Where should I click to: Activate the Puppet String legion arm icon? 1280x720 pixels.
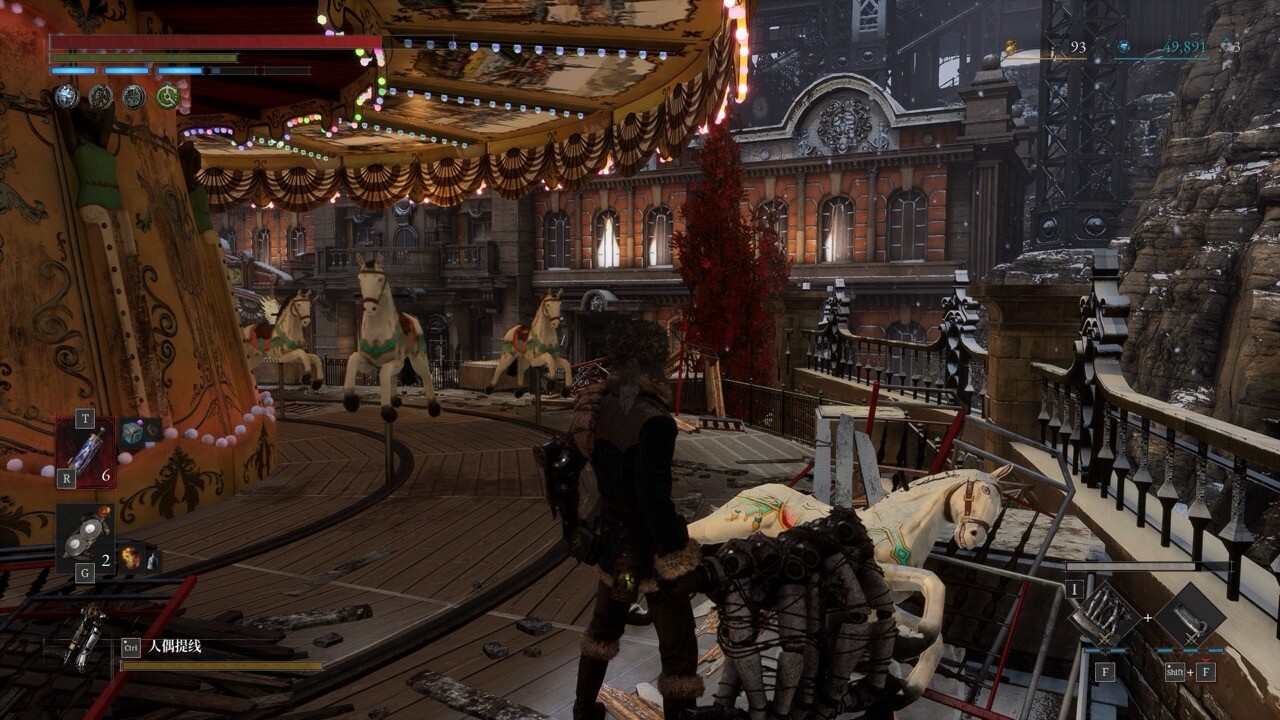pyautogui.click(x=84, y=637)
